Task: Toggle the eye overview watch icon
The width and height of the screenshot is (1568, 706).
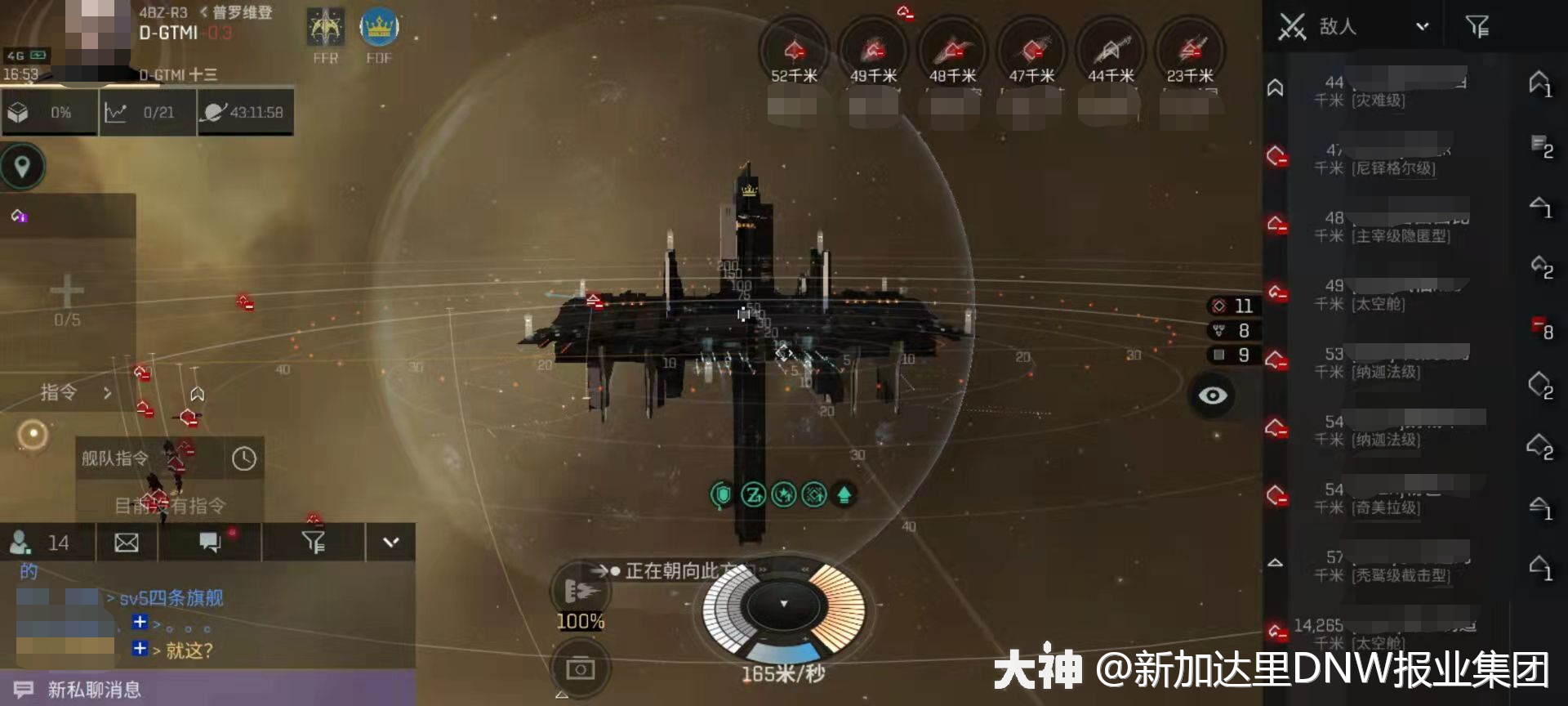Action: pos(1212,395)
